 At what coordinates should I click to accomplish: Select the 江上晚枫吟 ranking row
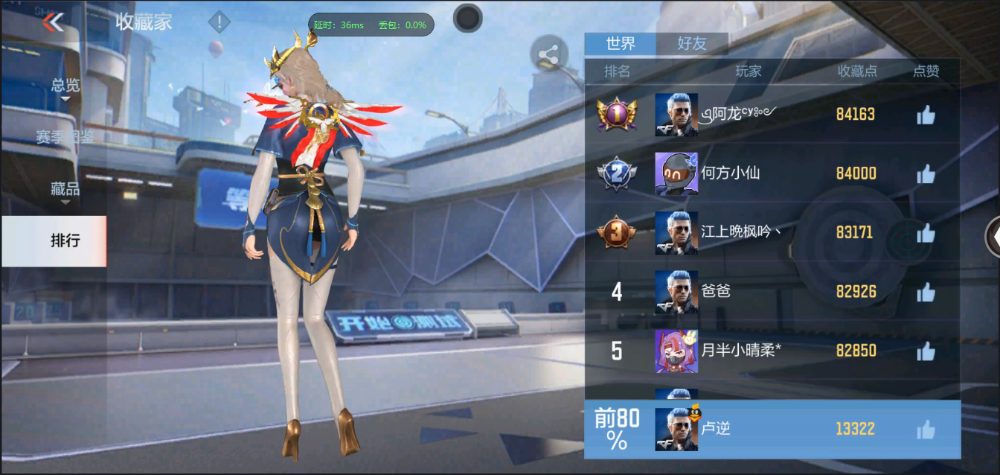pos(740,232)
